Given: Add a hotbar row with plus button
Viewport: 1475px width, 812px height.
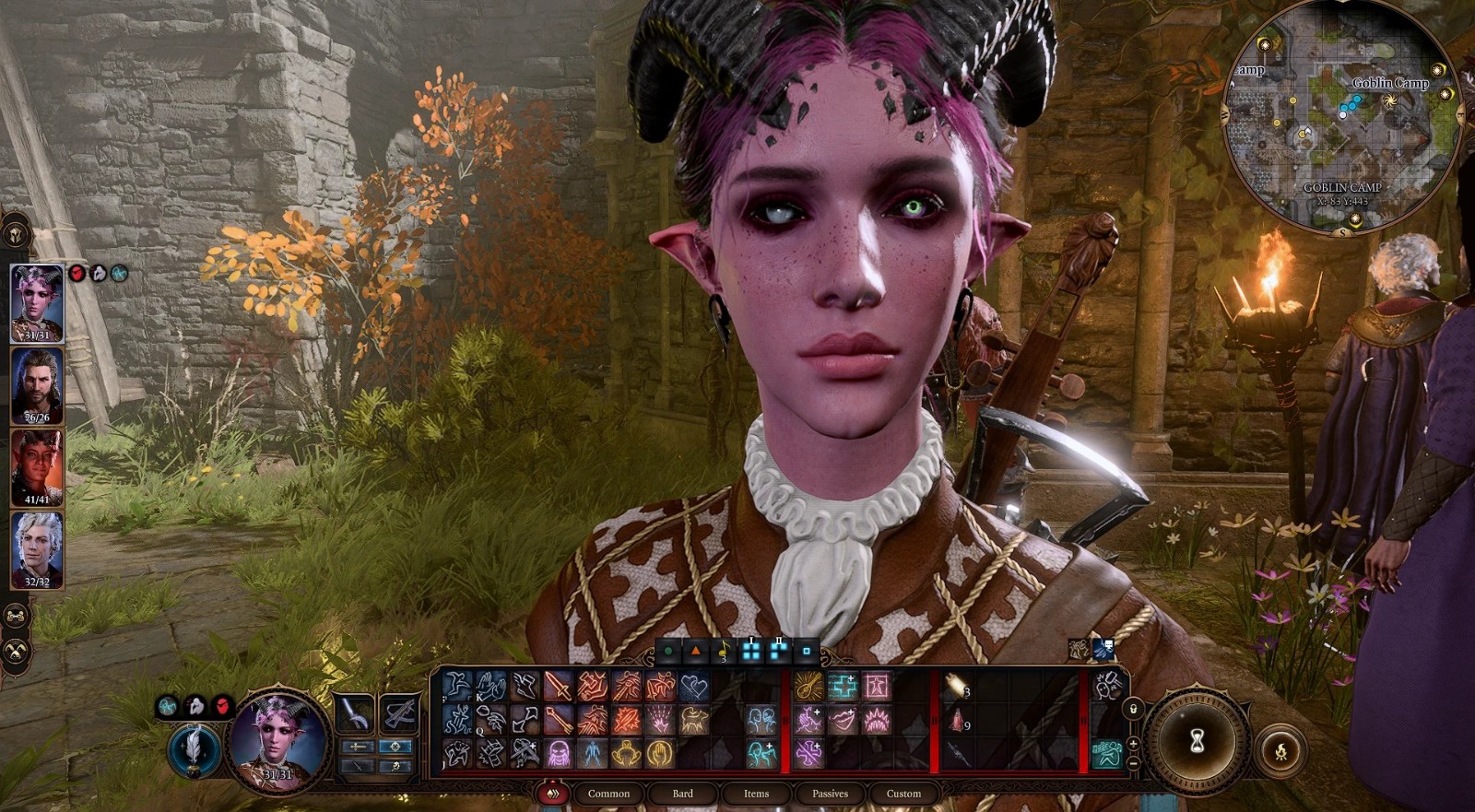Looking at the screenshot, I should (1134, 743).
